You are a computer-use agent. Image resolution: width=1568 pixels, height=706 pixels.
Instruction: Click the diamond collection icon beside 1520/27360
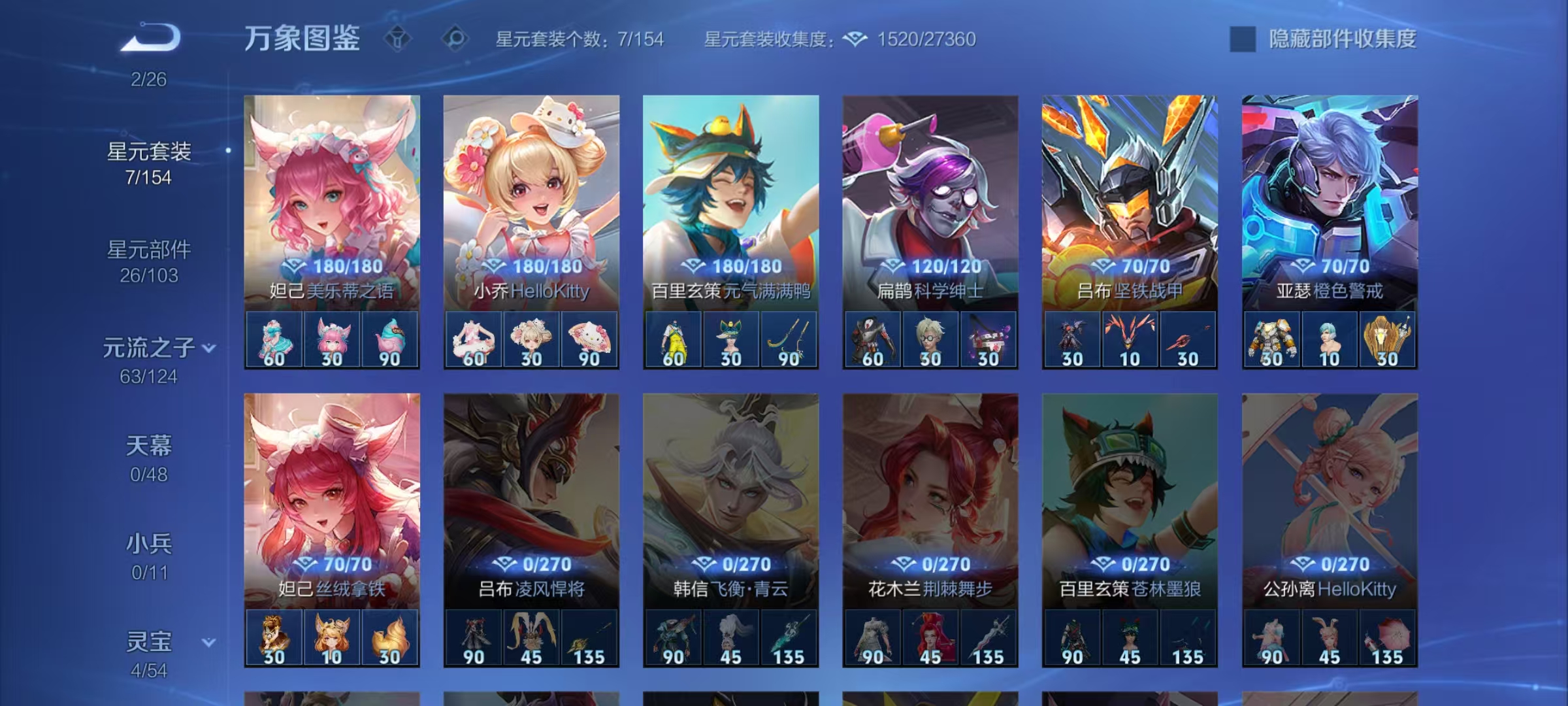point(856,39)
